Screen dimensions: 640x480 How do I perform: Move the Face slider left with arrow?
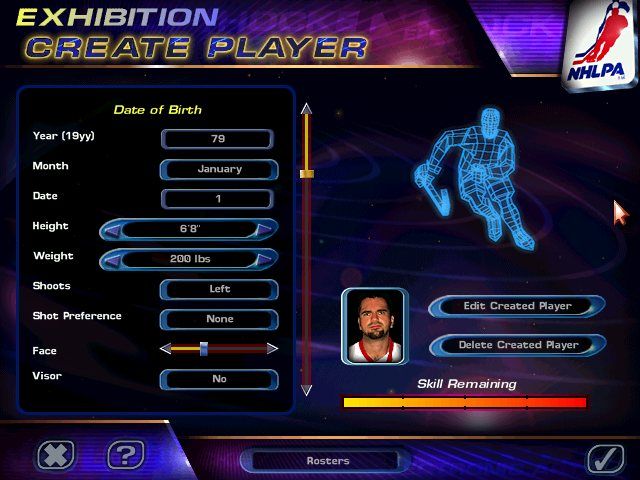(x=165, y=349)
